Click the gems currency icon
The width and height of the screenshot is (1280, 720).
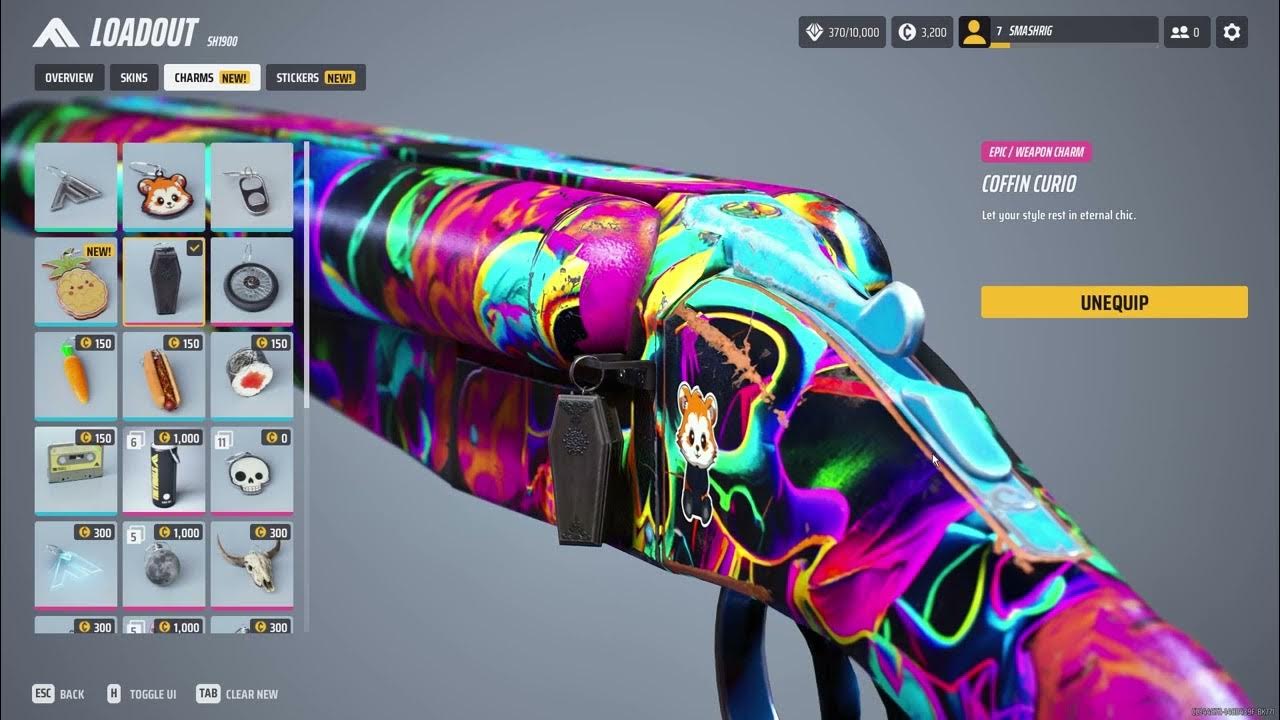coord(812,31)
